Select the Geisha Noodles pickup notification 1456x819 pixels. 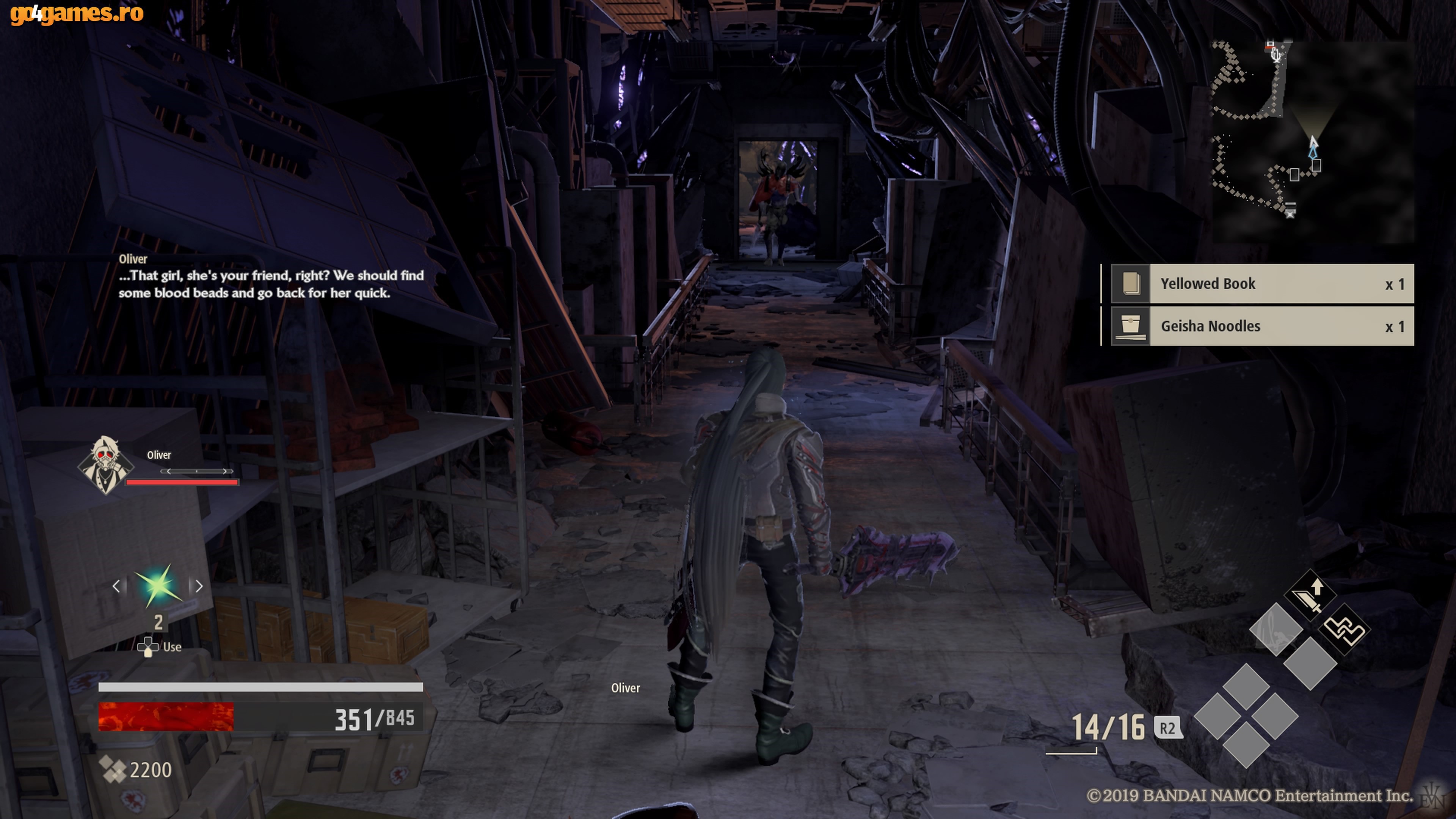[x=1261, y=326]
